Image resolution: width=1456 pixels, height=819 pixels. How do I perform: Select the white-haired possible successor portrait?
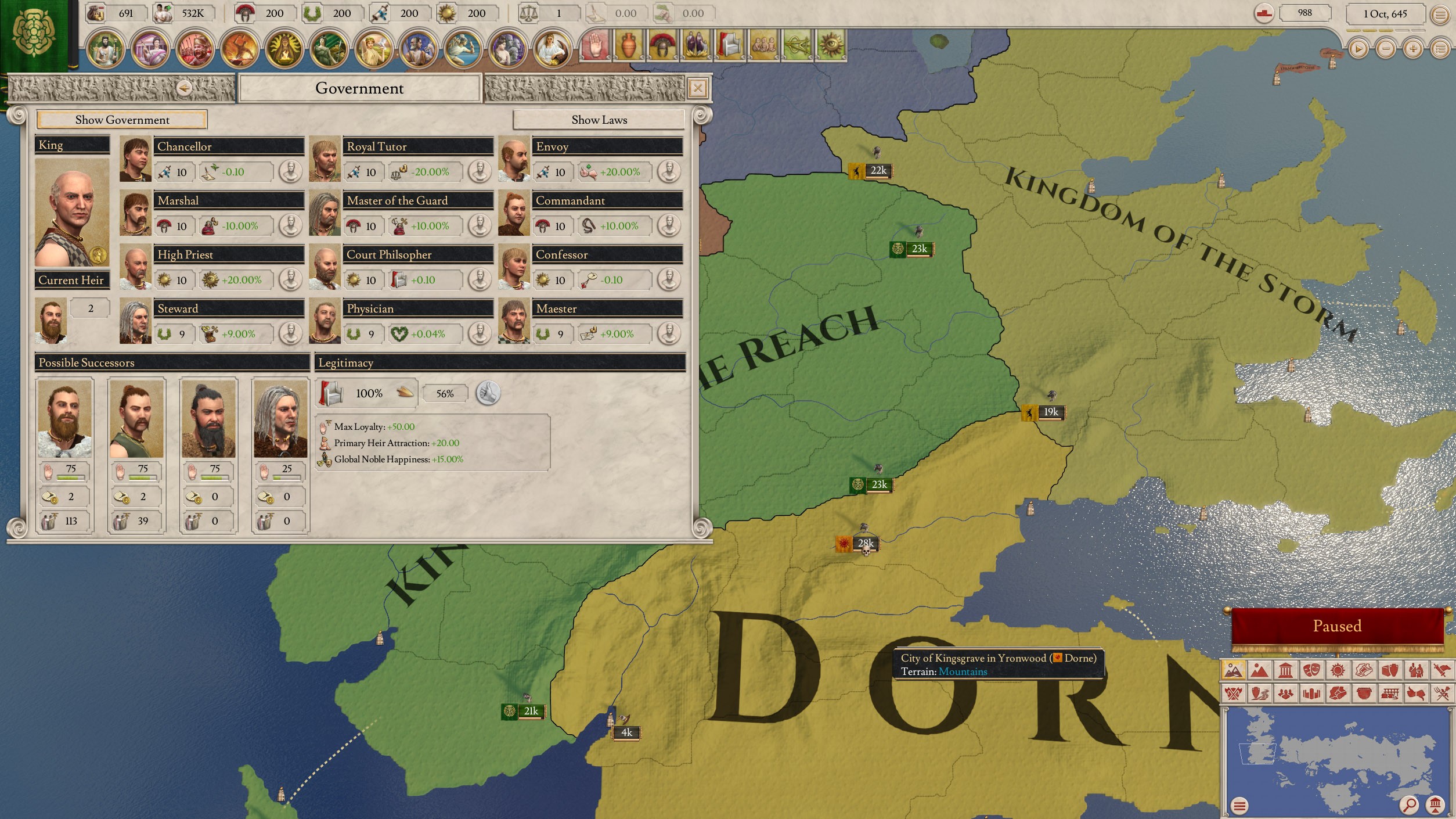(280, 418)
